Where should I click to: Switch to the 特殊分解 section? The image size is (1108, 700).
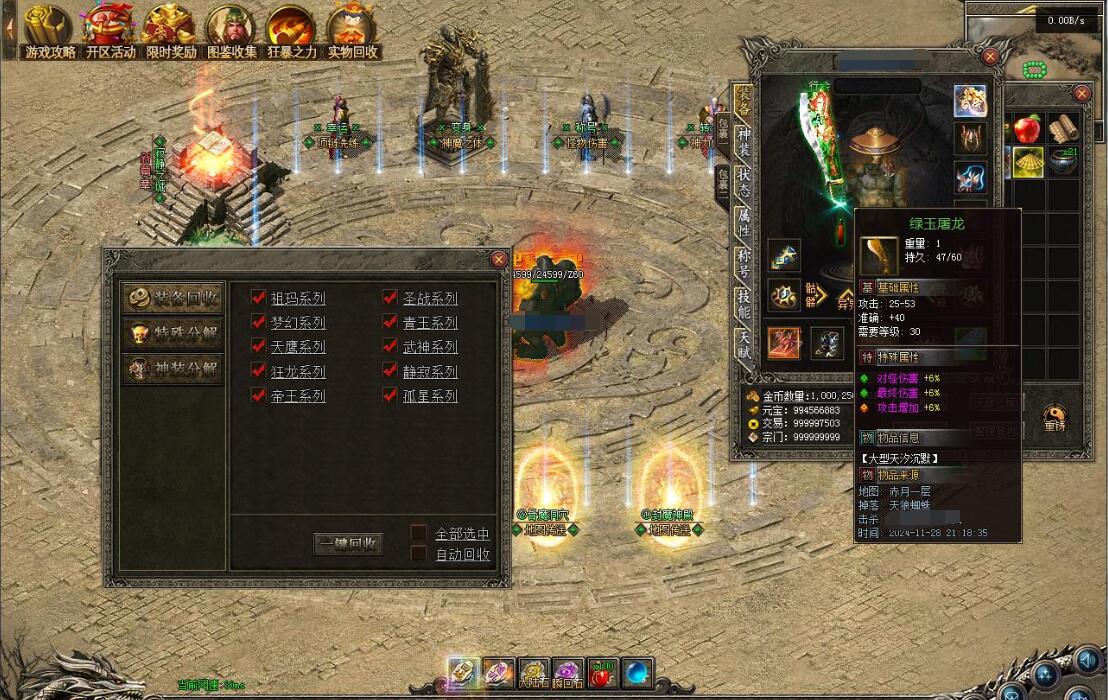(172, 333)
